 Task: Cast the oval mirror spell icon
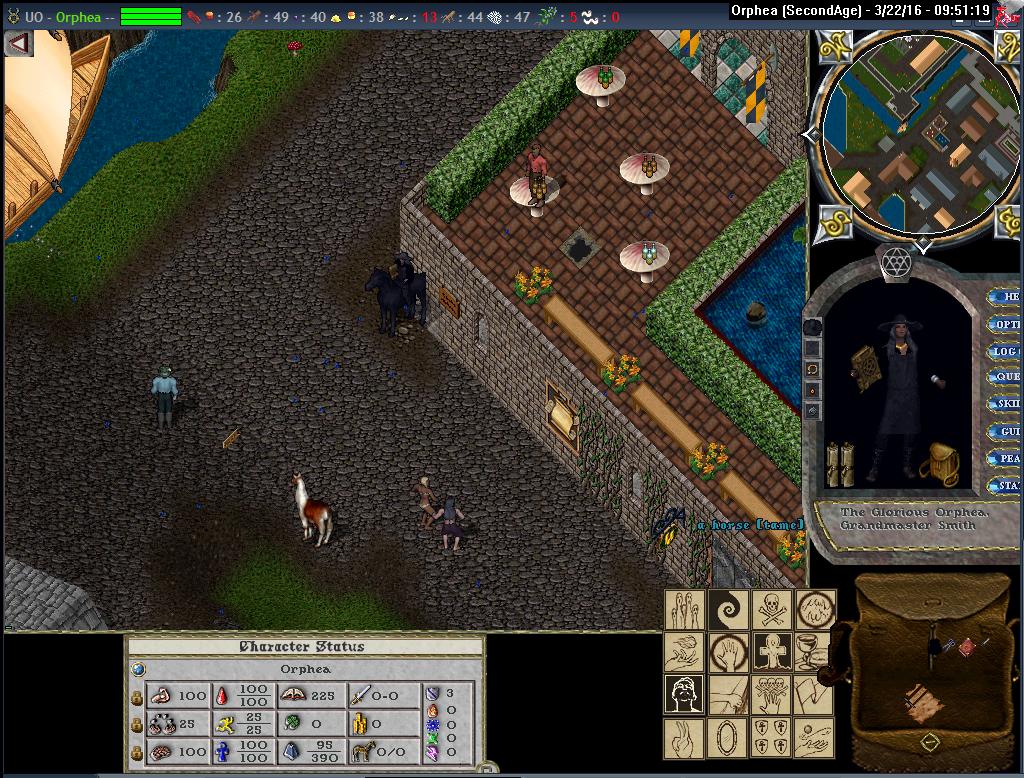click(x=727, y=738)
